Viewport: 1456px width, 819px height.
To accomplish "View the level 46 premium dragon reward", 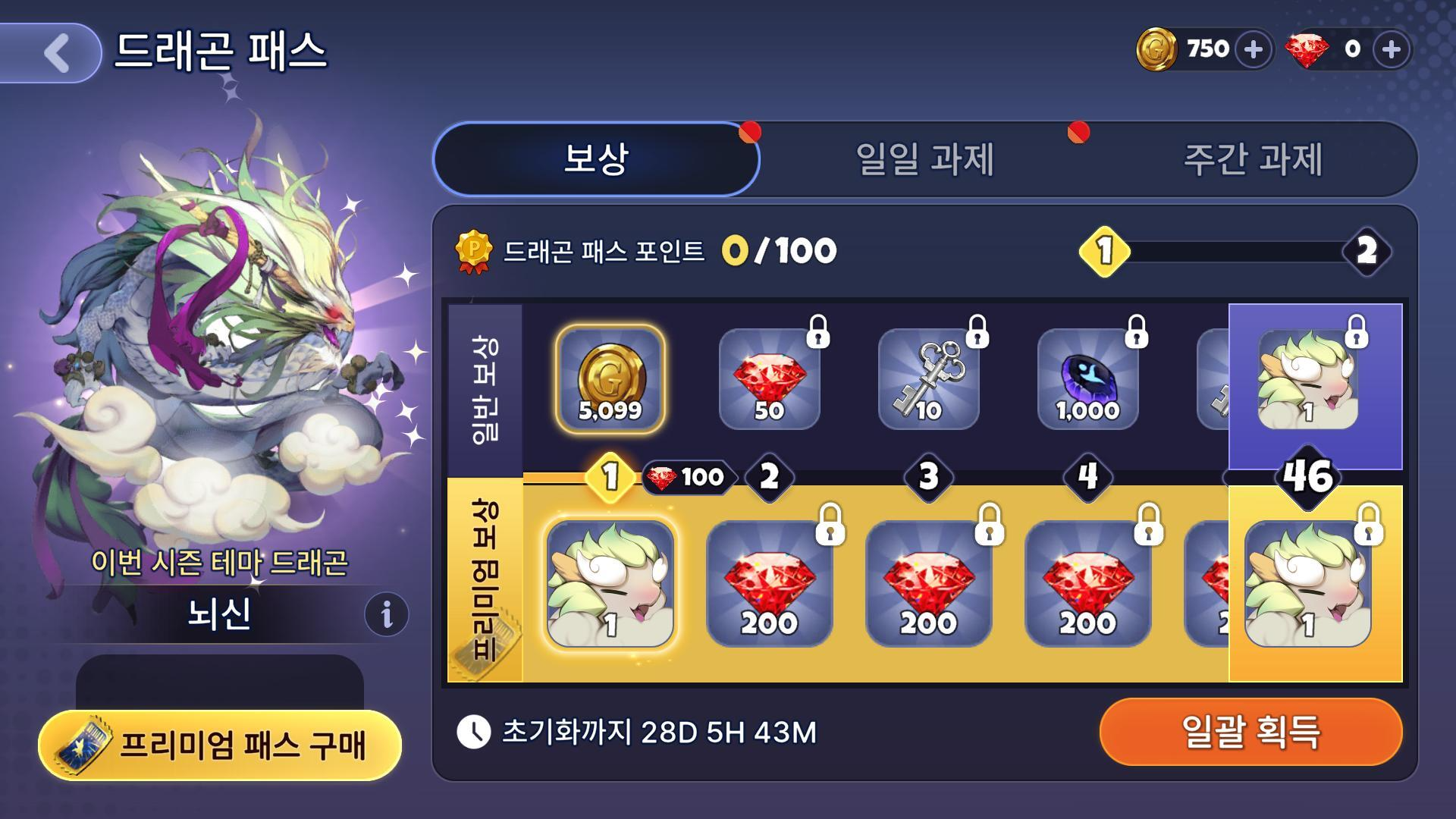I will click(x=1308, y=584).
